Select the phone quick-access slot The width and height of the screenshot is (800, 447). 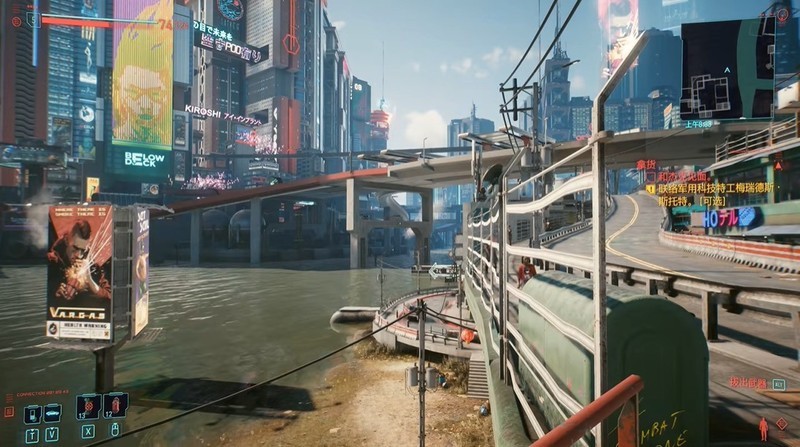32,412
